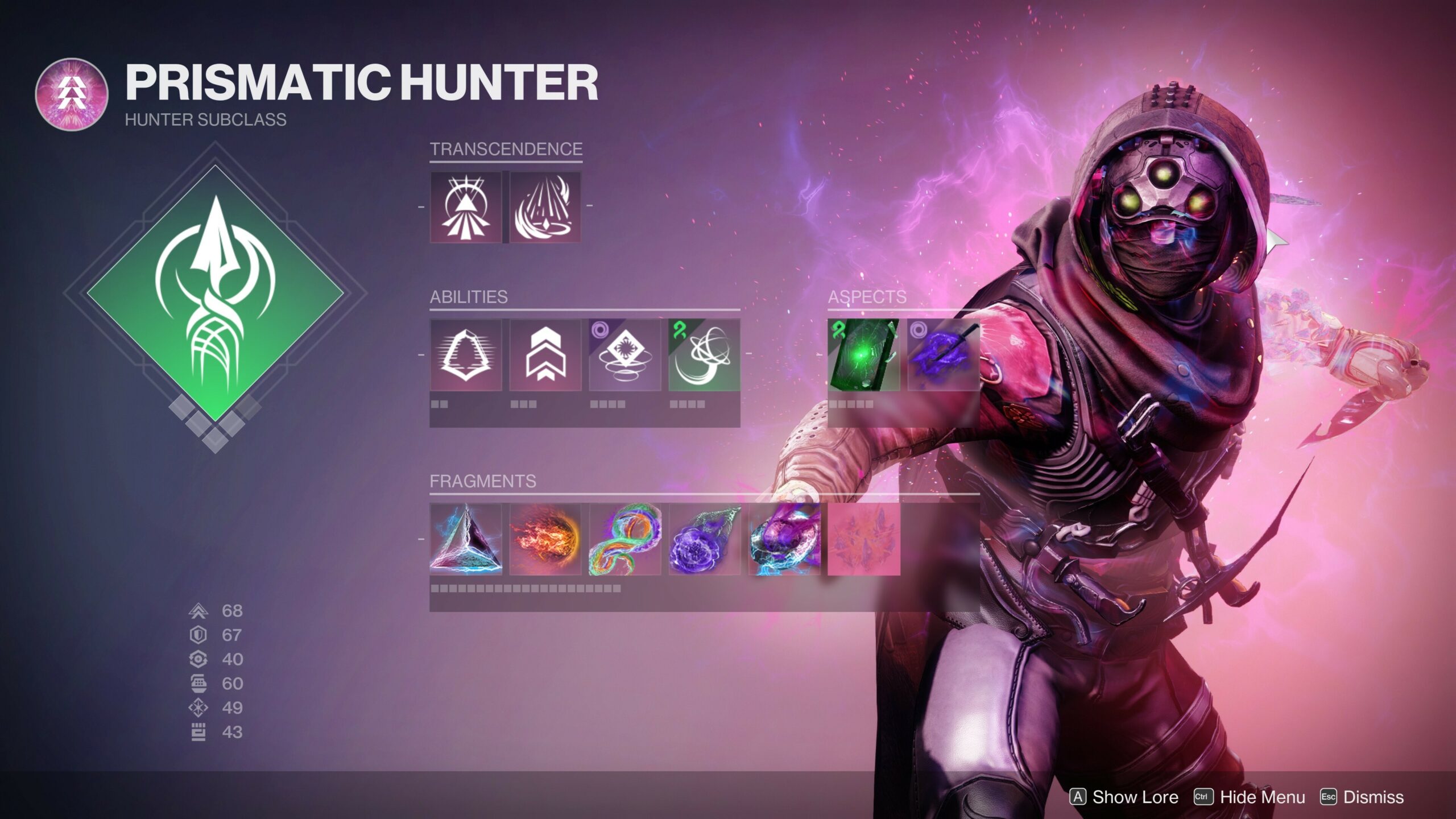This screenshot has width=1456, height=819.
Task: Choose the strand grenade ability slot
Action: click(704, 355)
